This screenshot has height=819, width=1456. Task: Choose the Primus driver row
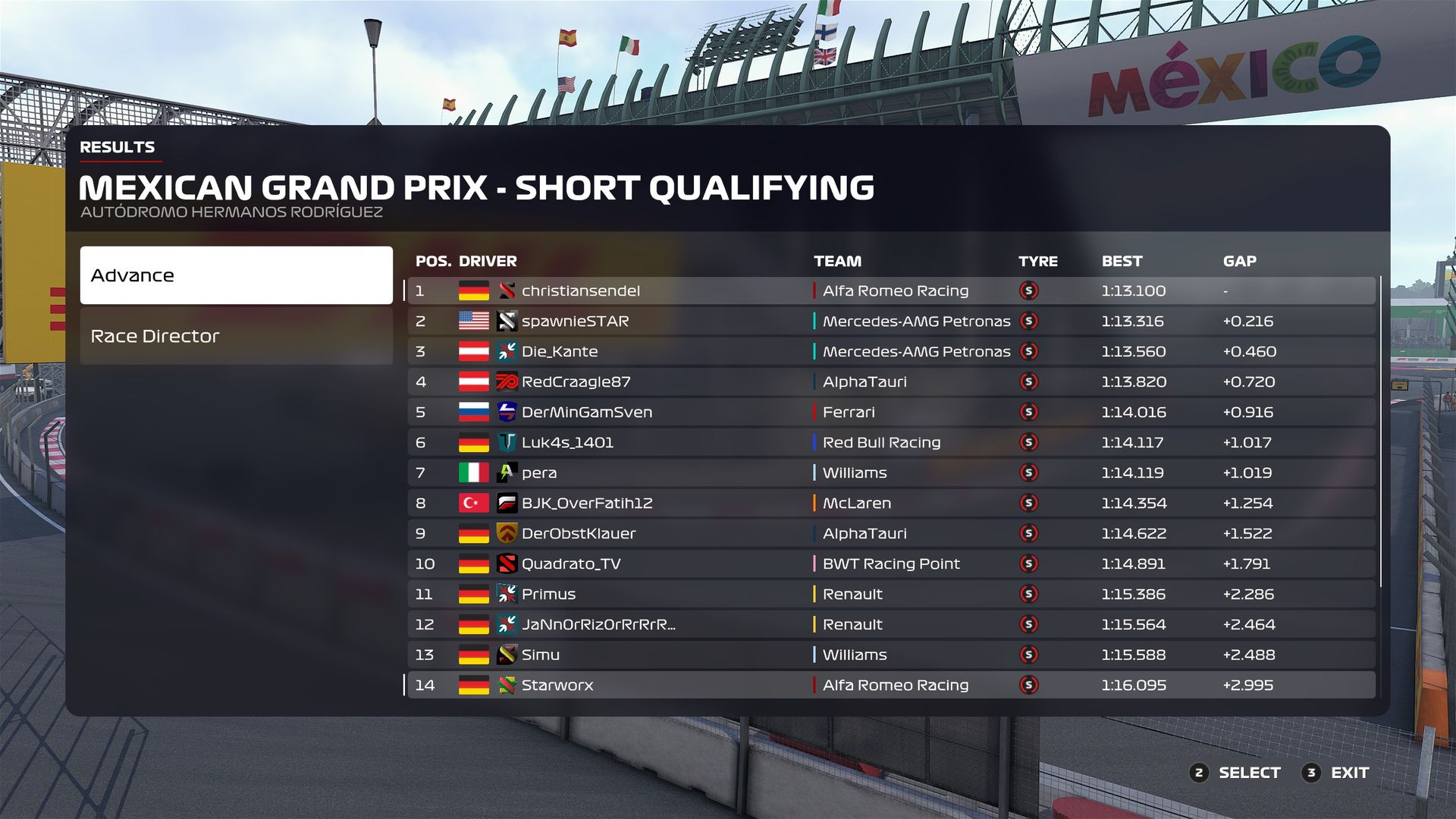coord(891,594)
